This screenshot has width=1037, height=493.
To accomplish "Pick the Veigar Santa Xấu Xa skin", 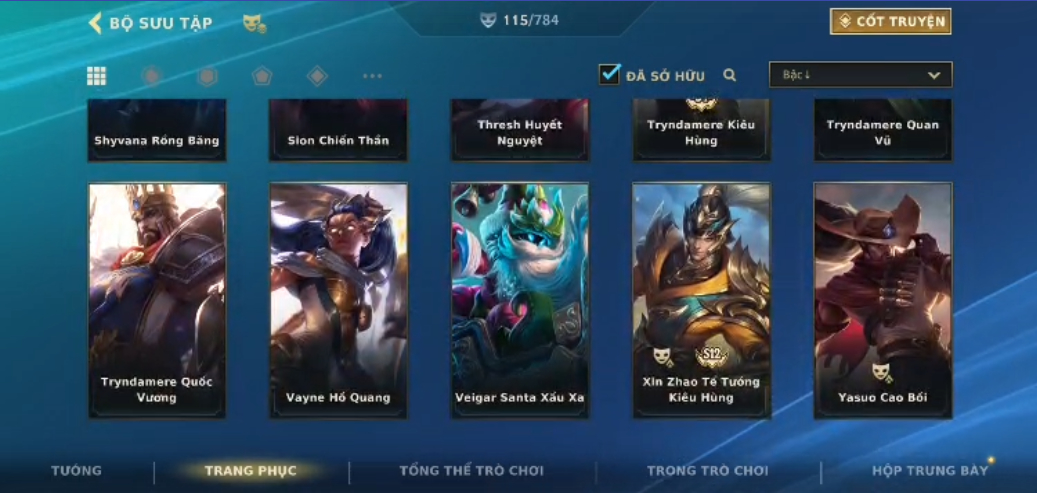I will pyautogui.click(x=520, y=299).
